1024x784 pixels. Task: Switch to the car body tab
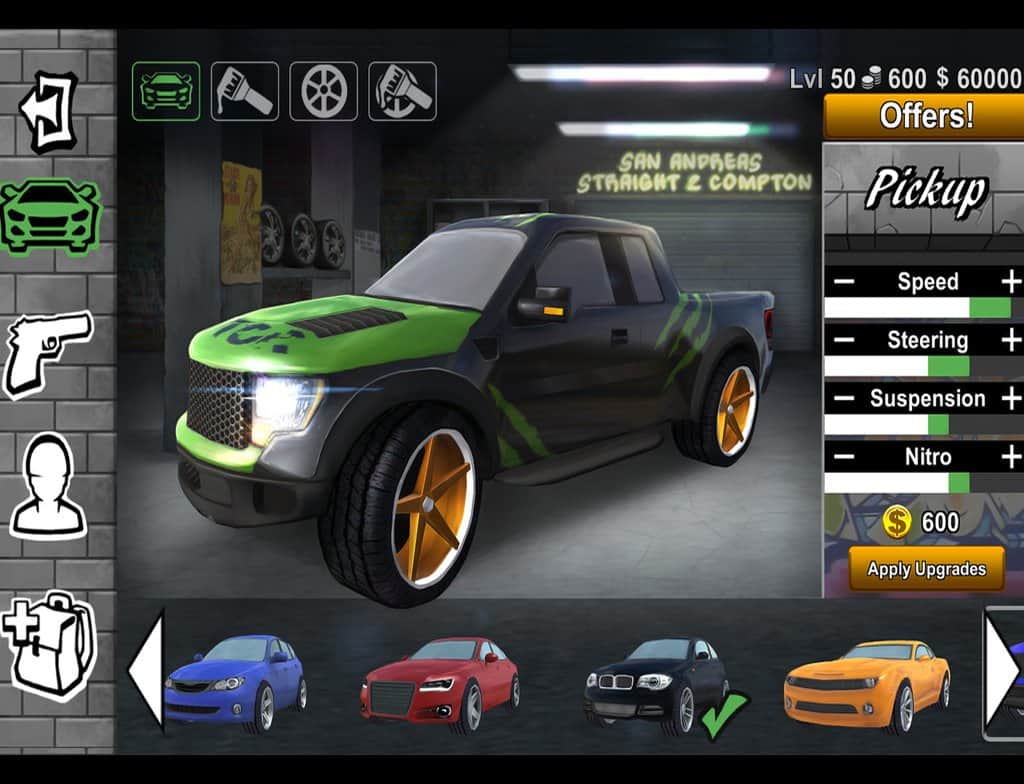tap(166, 92)
